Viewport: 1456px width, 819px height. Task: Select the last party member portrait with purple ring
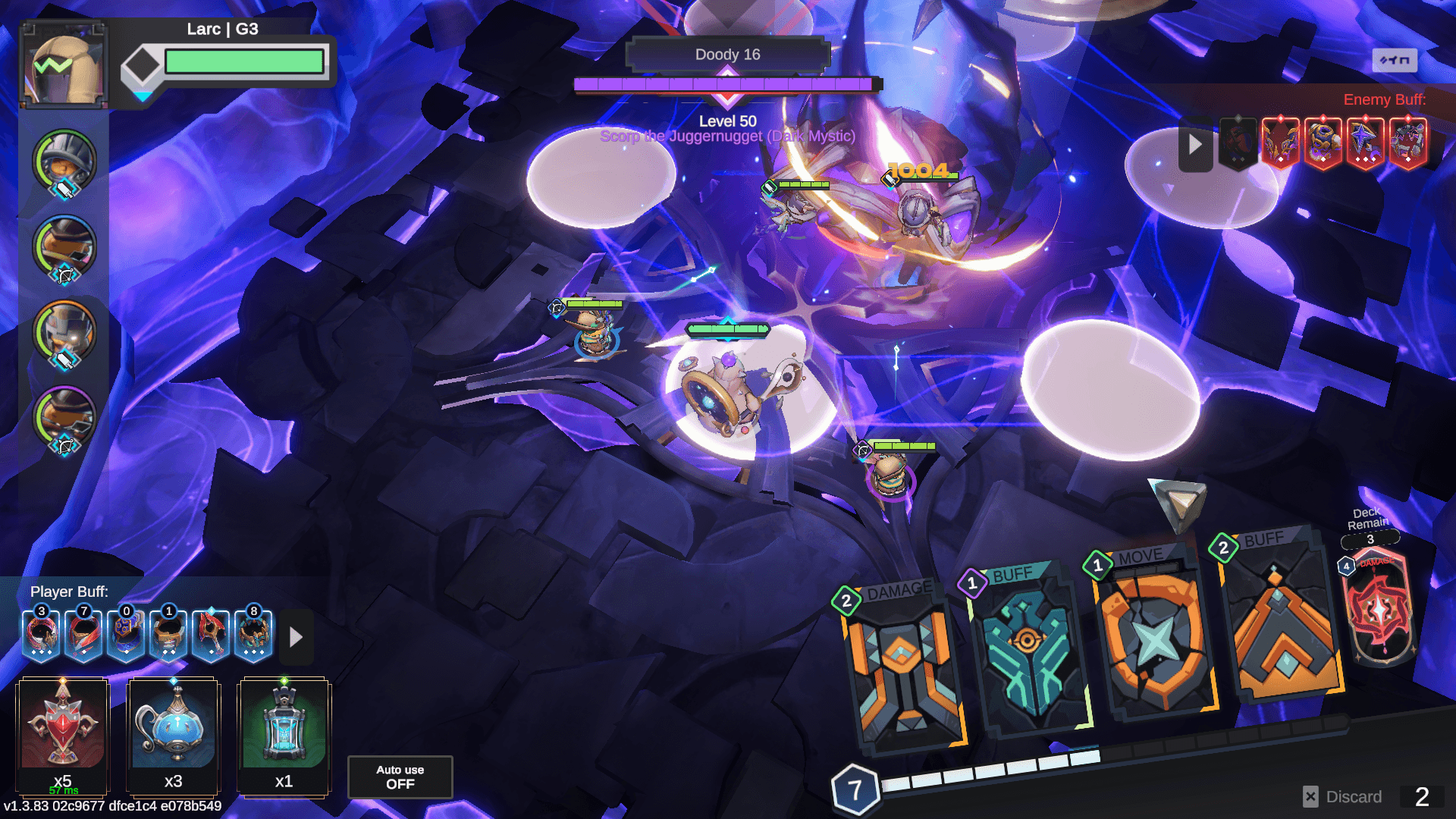pos(64,417)
